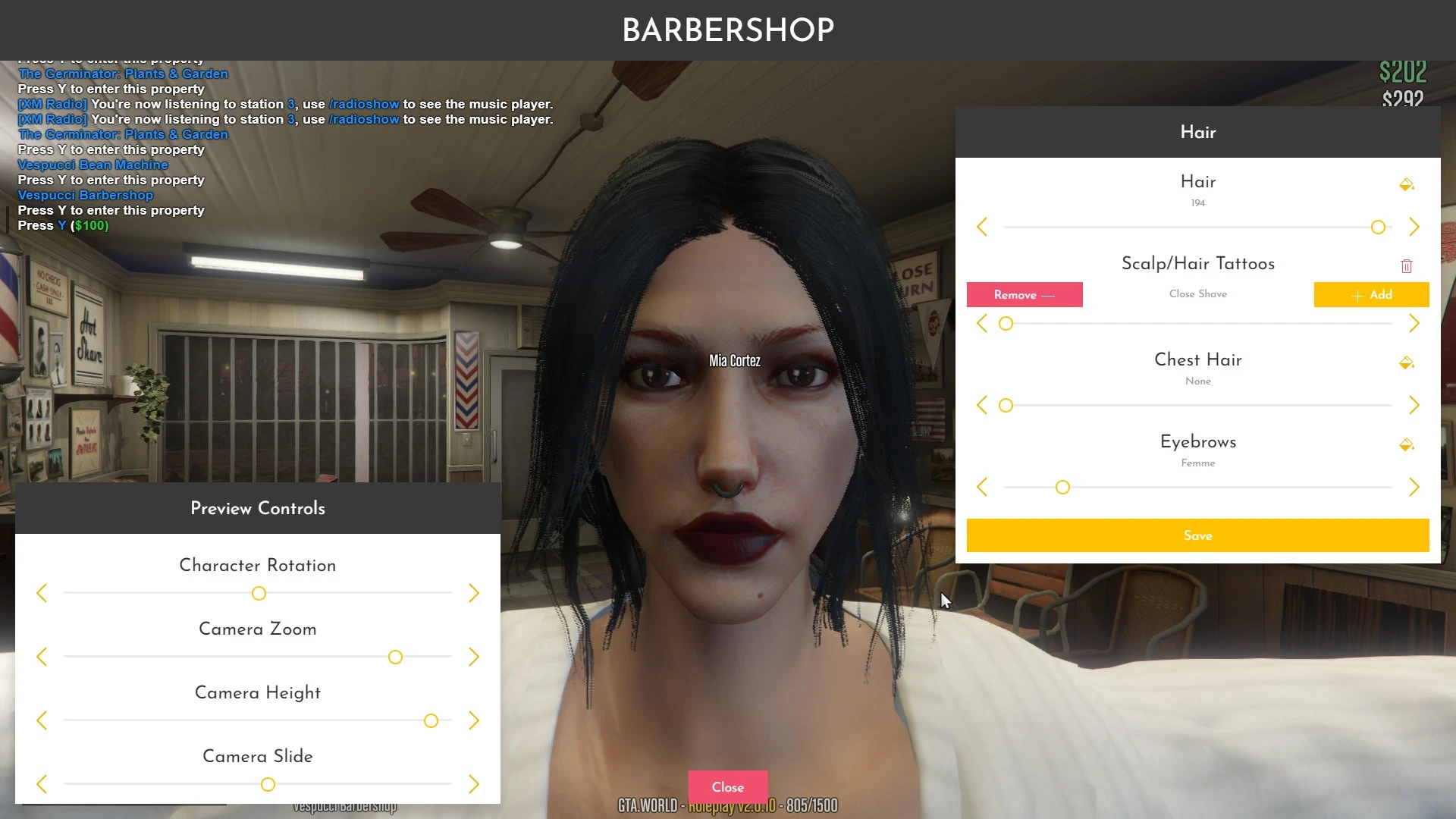Increase Camera Height with right arrow
Screen dimensions: 1456x819
[x=474, y=720]
